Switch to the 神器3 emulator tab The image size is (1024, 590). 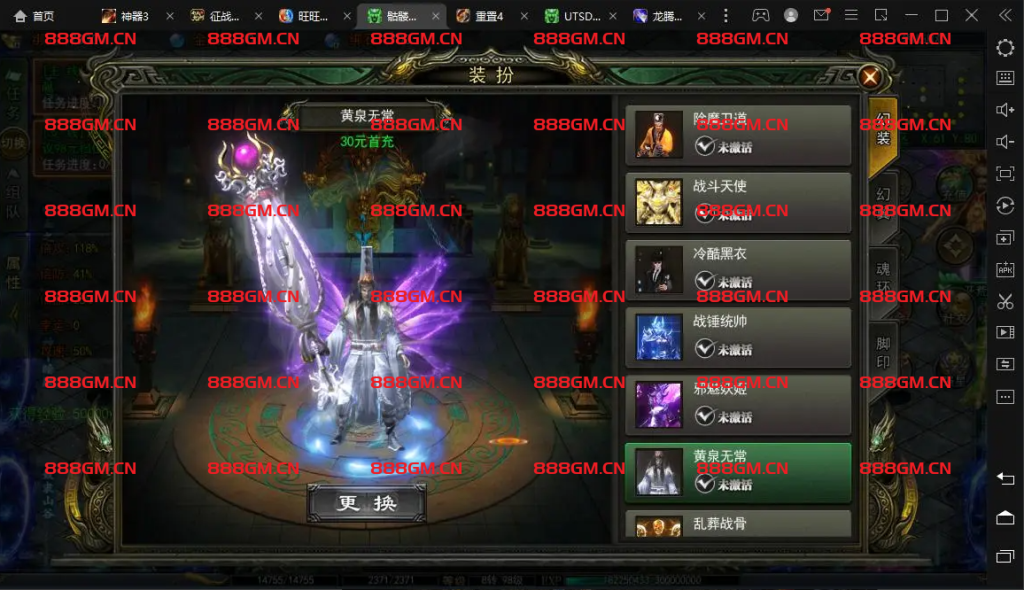click(x=126, y=16)
